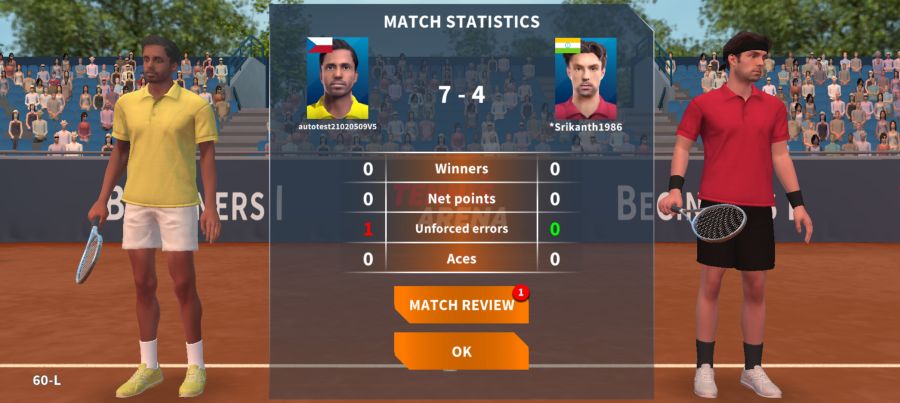
Task: Open the Match Review
Action: click(x=461, y=305)
